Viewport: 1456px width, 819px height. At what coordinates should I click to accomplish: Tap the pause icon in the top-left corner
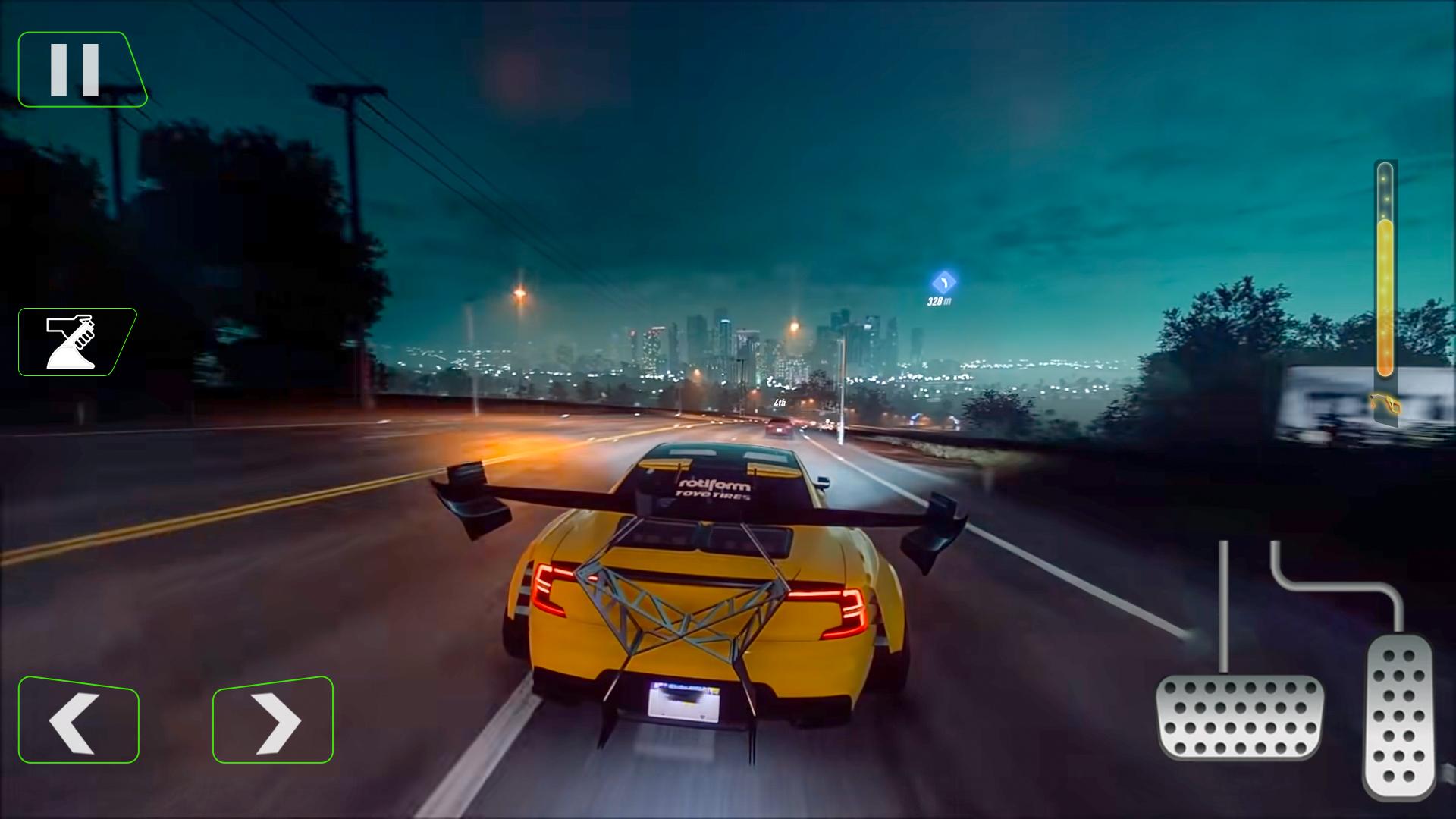pyautogui.click(x=76, y=68)
